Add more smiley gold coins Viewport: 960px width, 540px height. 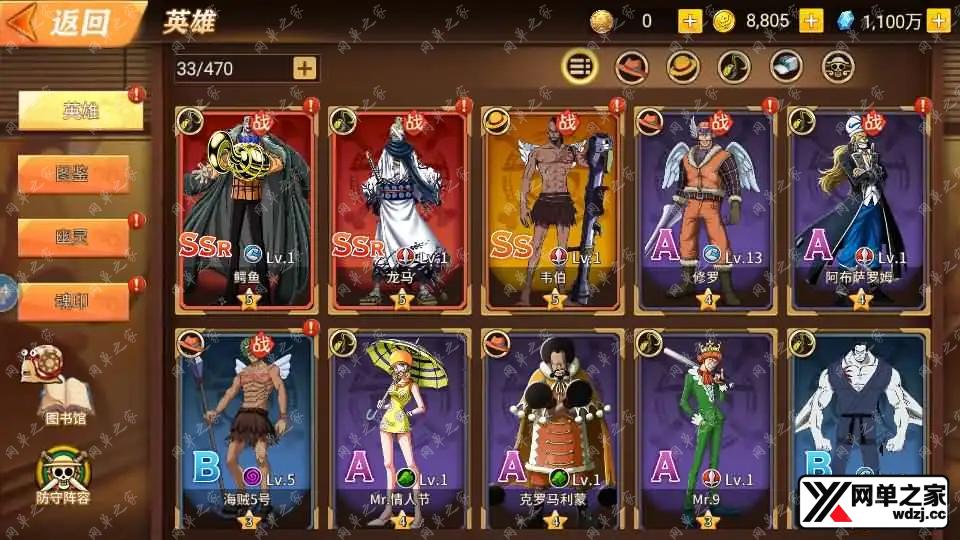811,21
